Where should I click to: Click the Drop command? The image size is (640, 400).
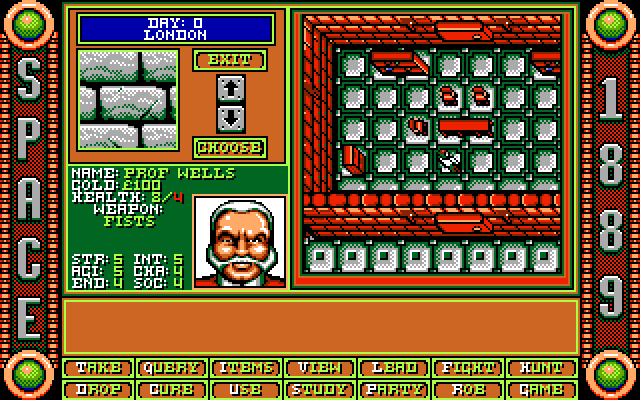98,389
